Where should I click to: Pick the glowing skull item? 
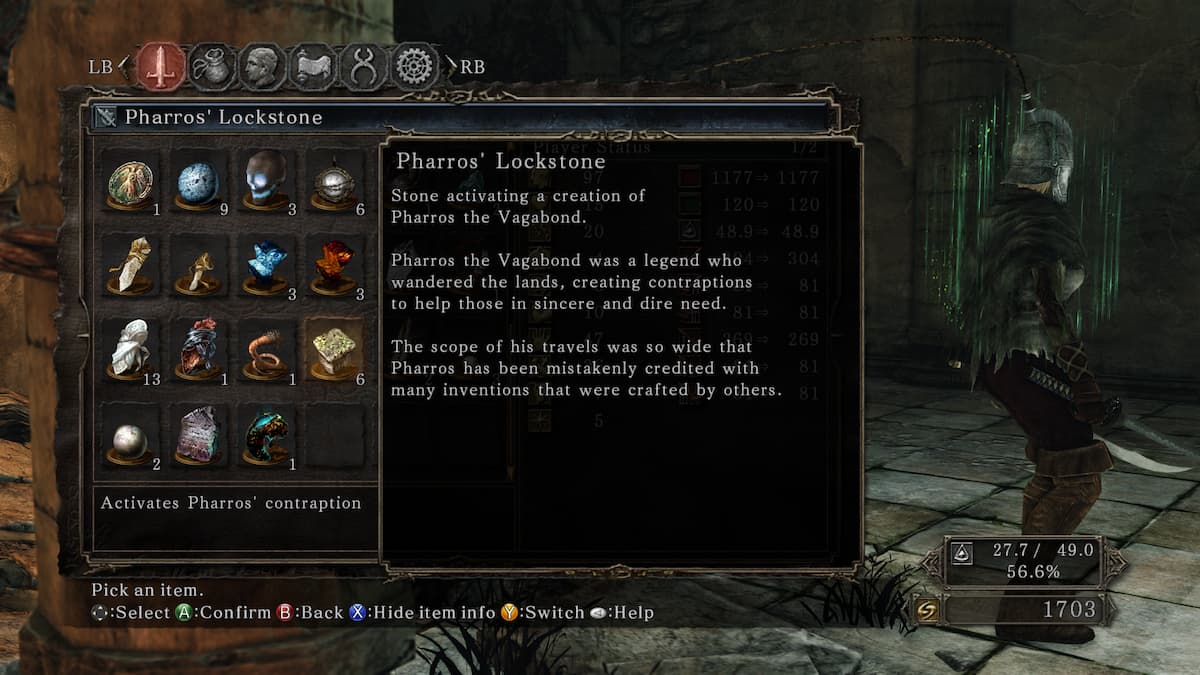tap(266, 182)
